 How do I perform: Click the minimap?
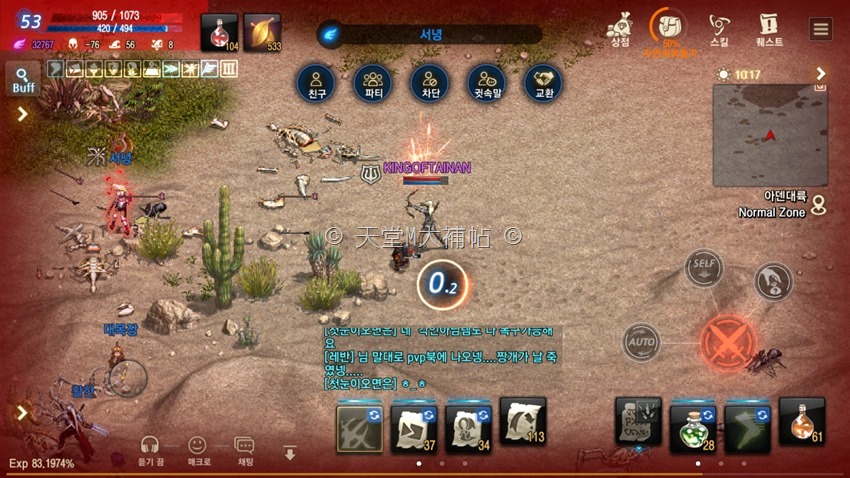tap(770, 135)
